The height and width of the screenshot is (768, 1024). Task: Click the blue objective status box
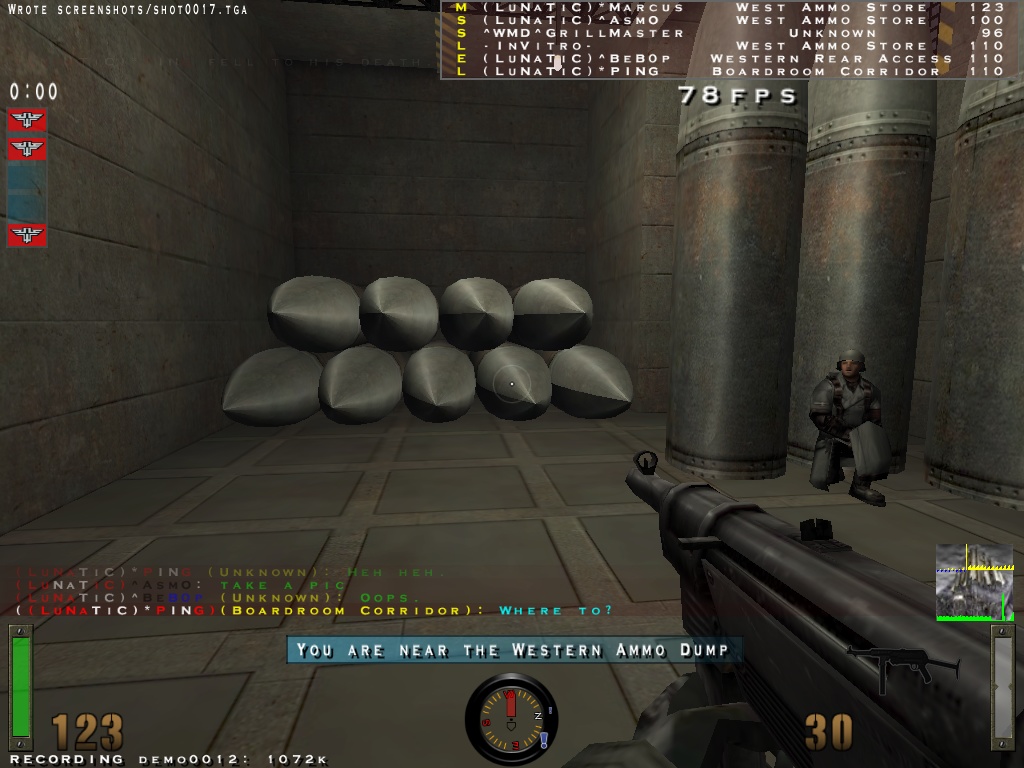(27, 192)
